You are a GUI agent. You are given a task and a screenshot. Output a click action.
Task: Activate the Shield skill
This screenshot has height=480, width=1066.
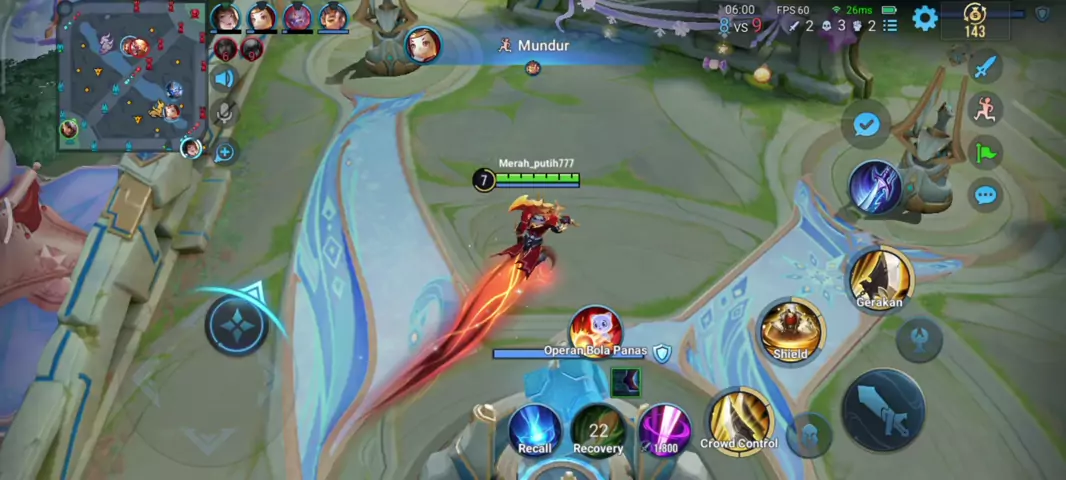pos(791,330)
